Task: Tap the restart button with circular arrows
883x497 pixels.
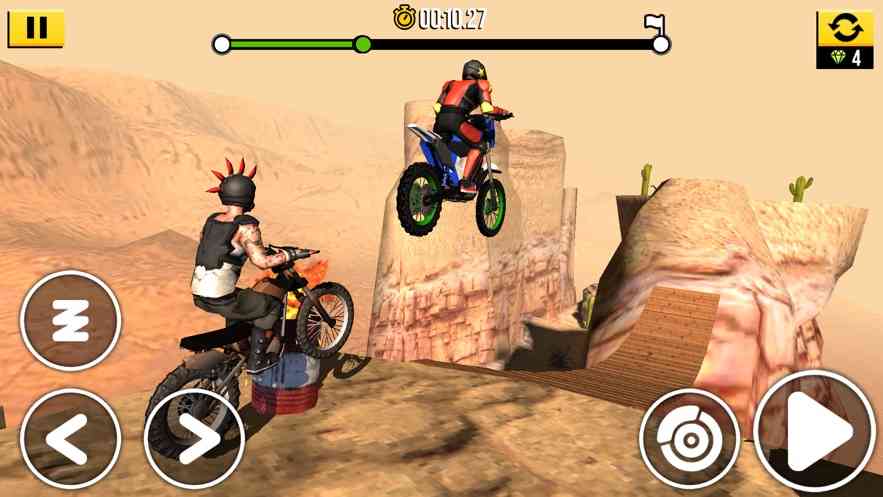Action: [845, 28]
